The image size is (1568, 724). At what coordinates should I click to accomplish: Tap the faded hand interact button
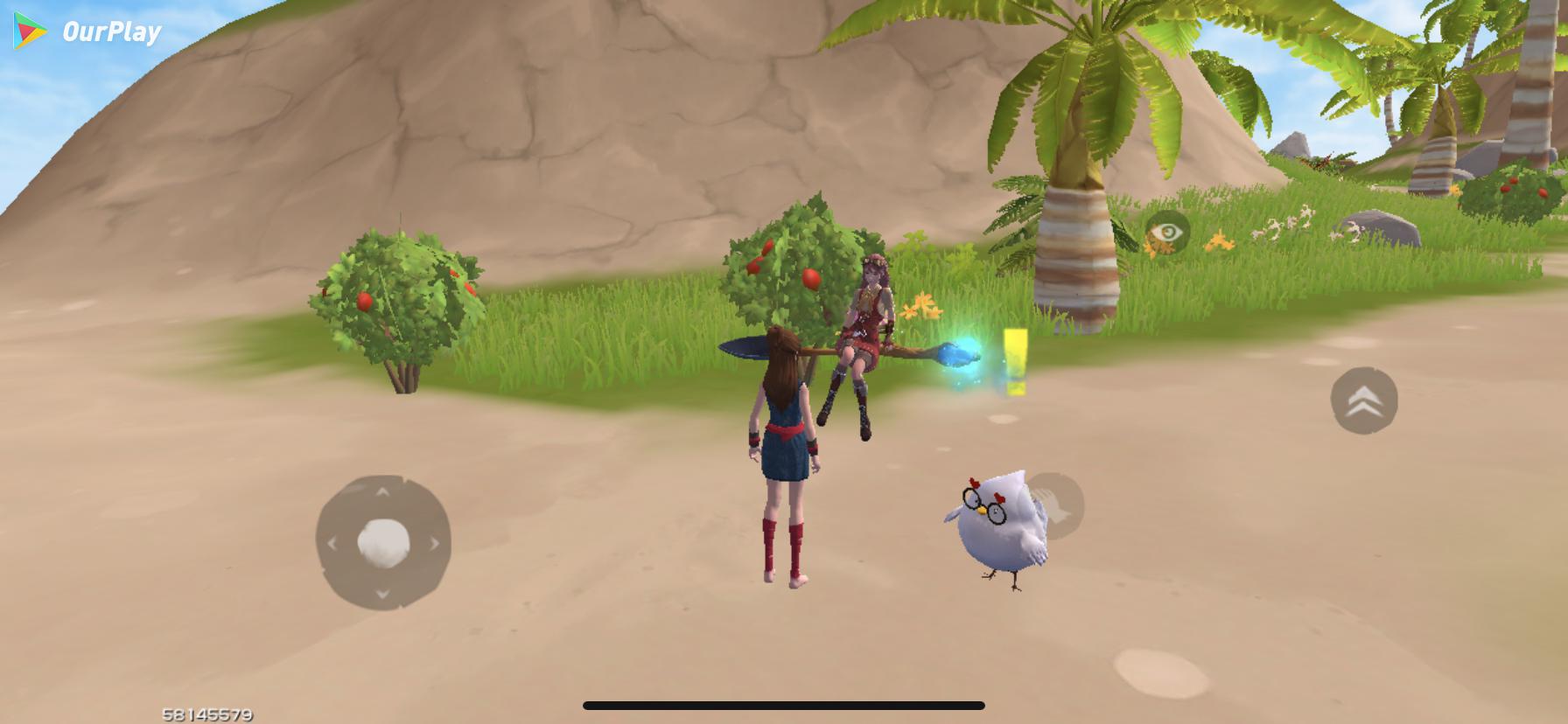pyautogui.click(x=1056, y=505)
